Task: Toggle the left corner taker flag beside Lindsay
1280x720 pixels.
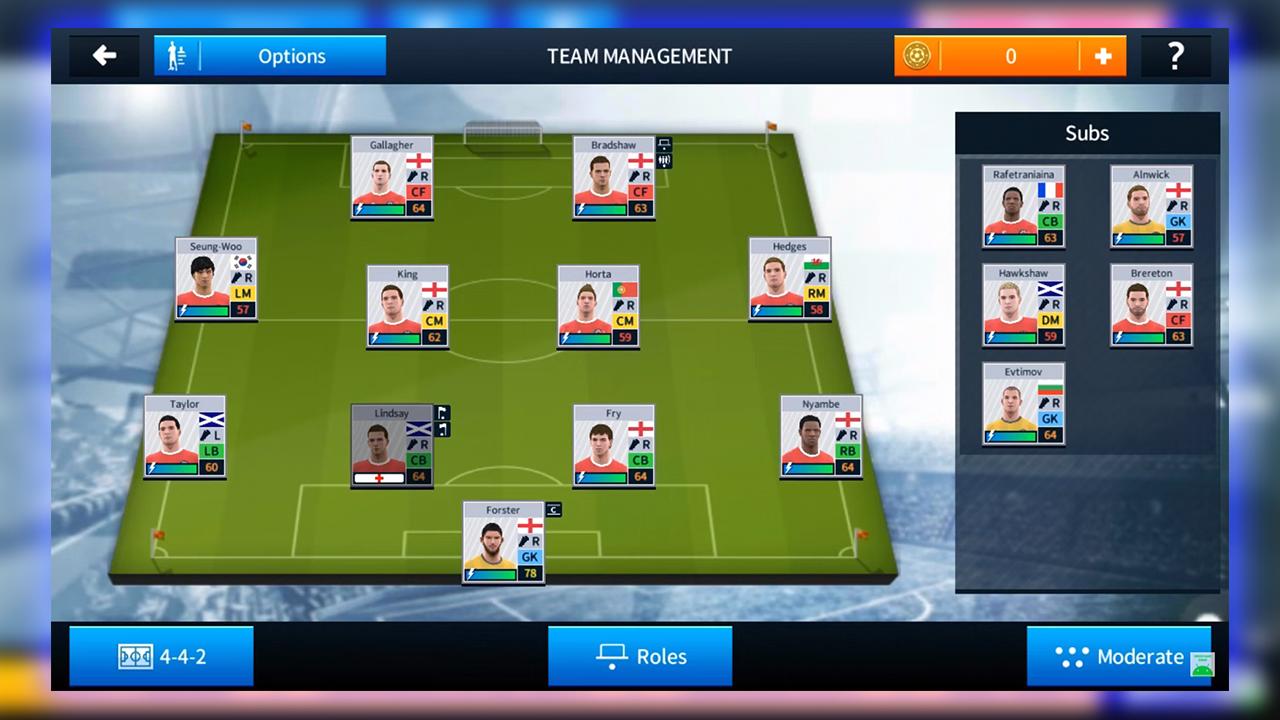Action: coord(442,412)
